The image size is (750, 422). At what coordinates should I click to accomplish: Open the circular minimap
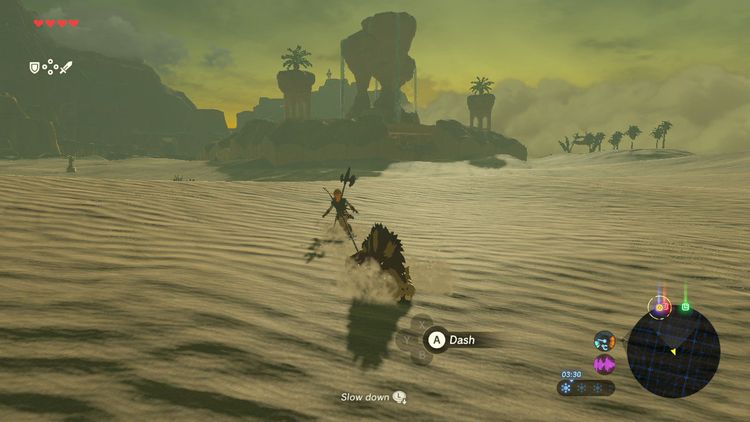click(673, 352)
